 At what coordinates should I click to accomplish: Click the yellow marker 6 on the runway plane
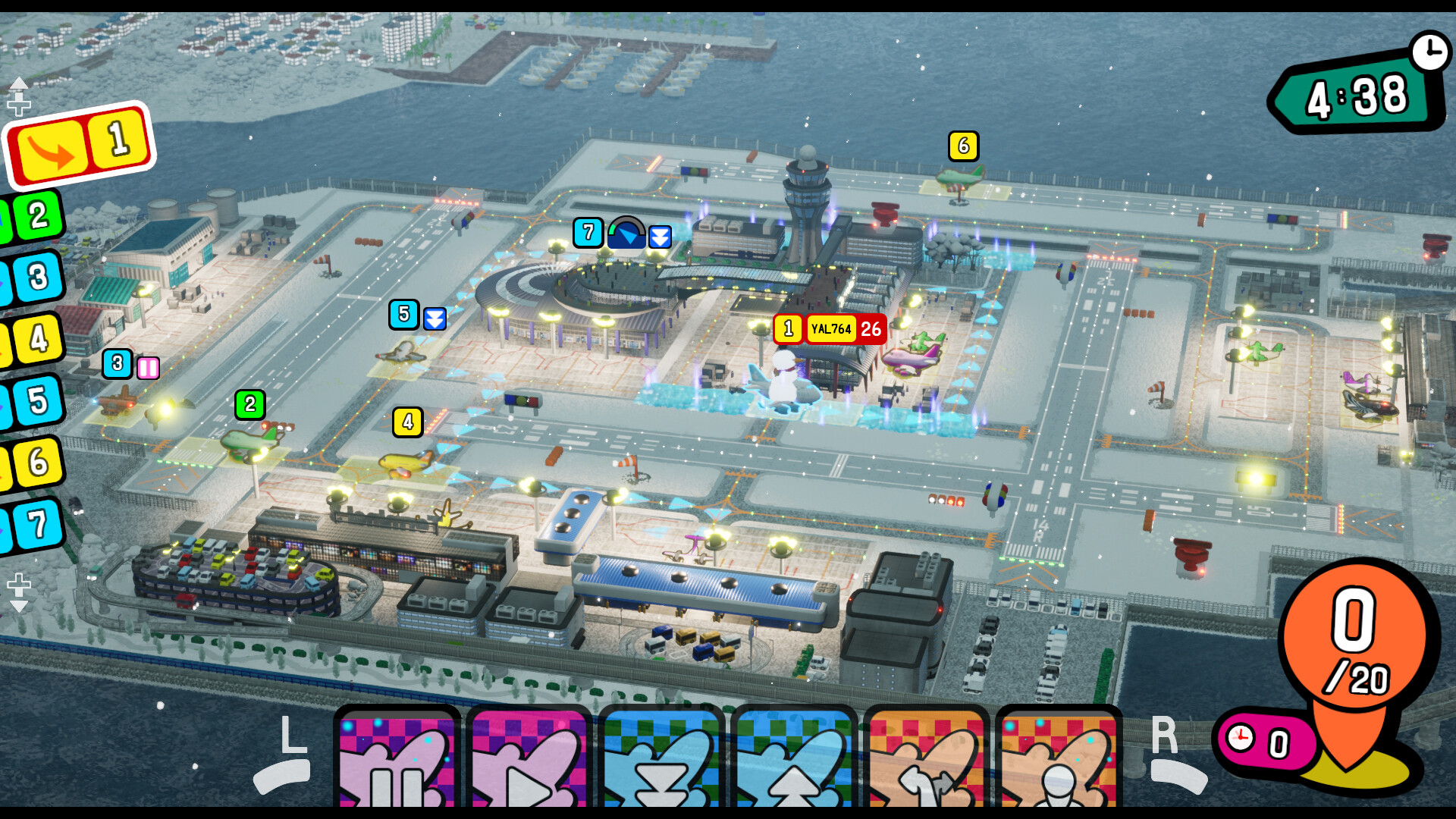[963, 146]
